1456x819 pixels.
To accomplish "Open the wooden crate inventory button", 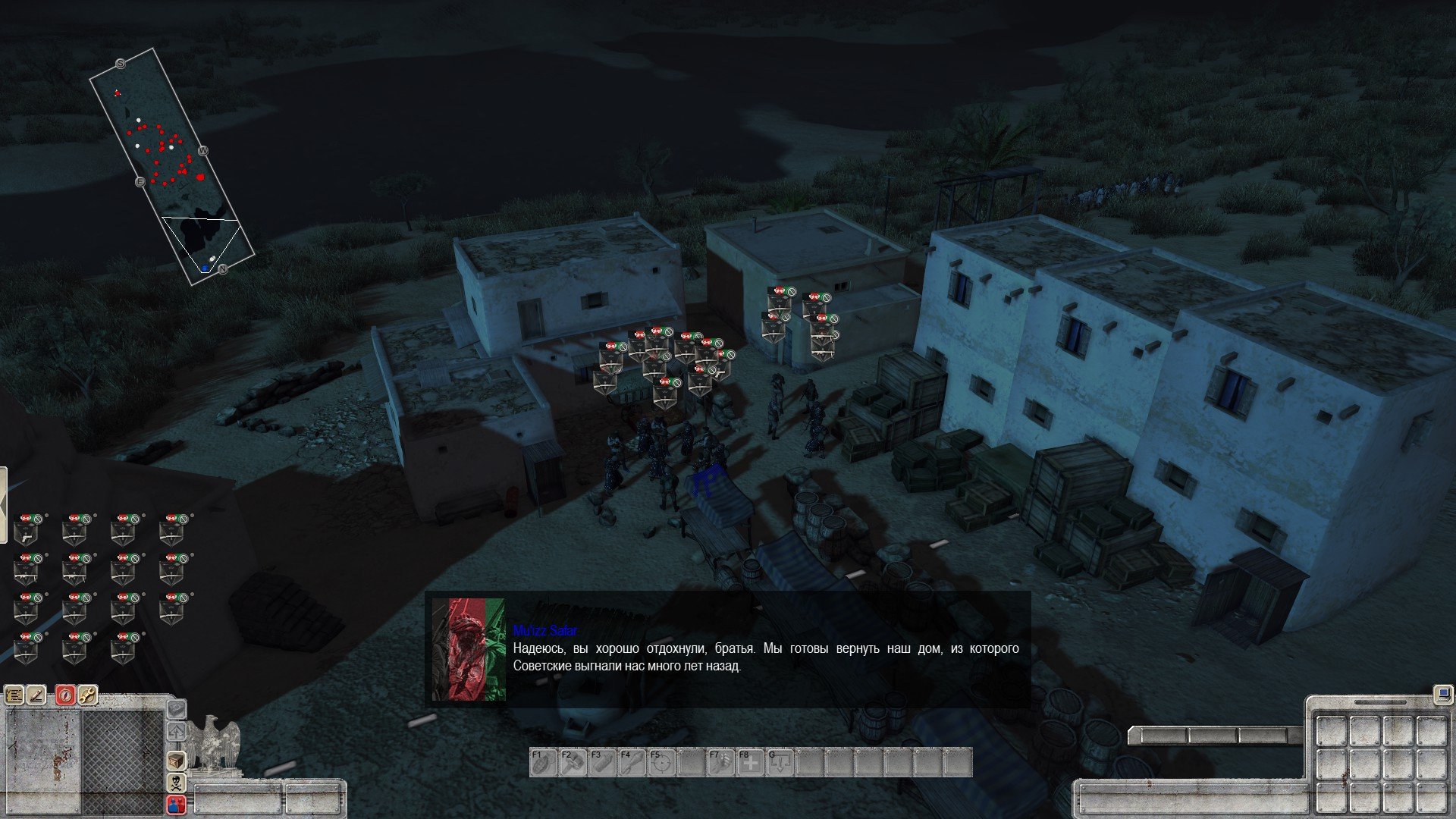I will (176, 761).
